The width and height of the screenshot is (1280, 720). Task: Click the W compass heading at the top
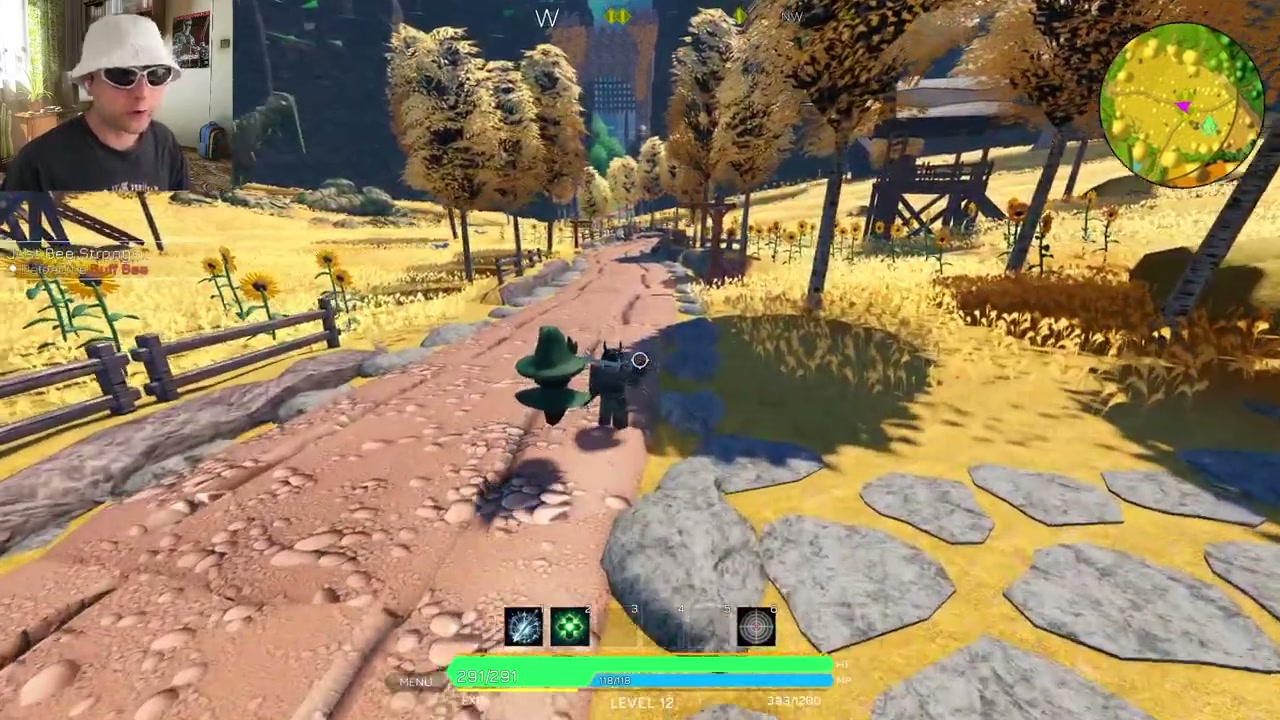[547, 18]
